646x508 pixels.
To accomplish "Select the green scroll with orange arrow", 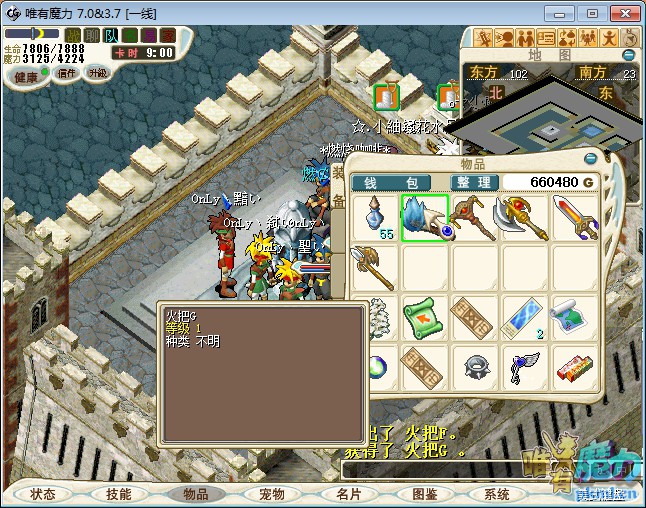I will (x=425, y=318).
